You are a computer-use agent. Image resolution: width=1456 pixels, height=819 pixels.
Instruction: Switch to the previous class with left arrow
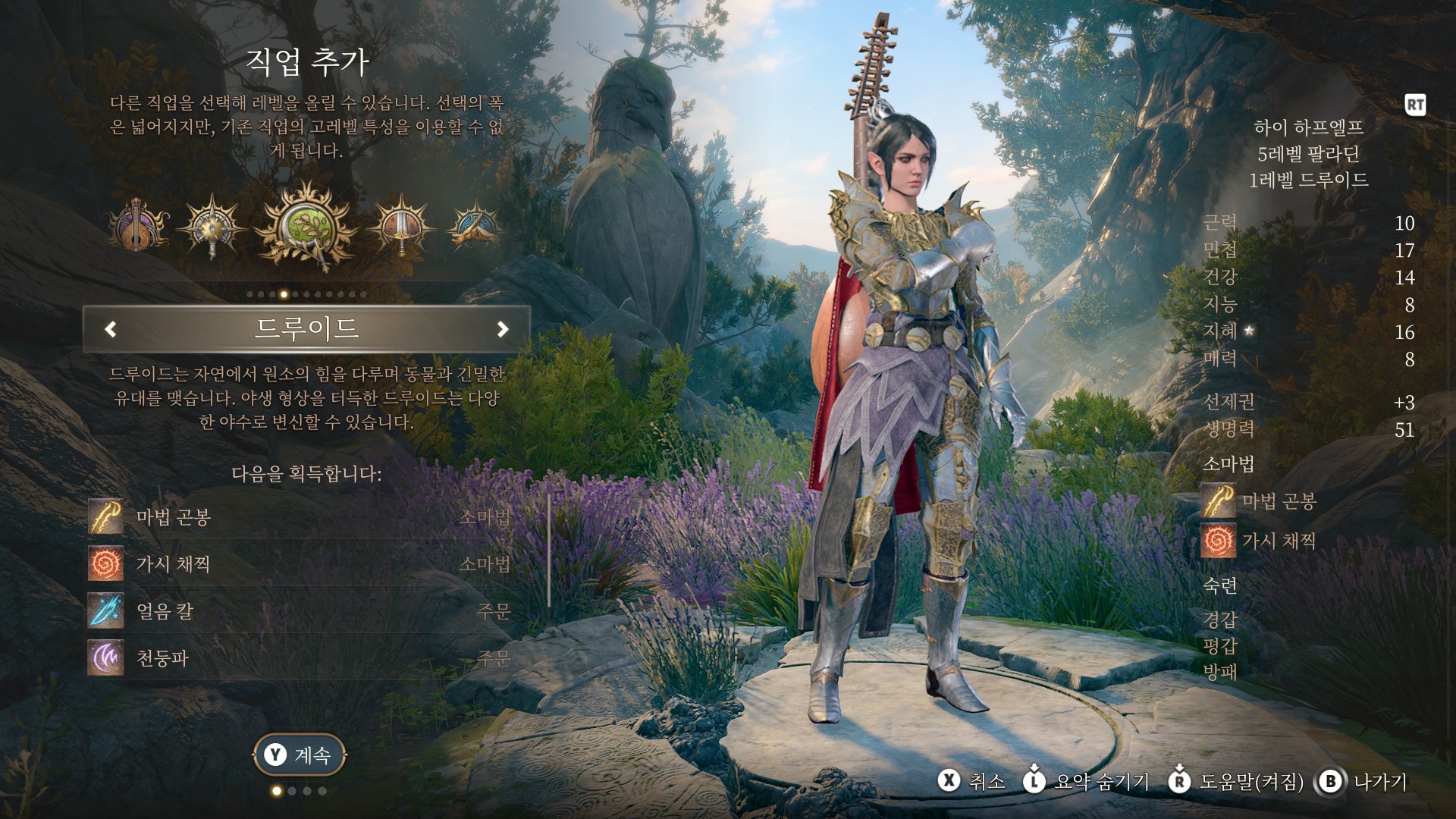pyautogui.click(x=111, y=329)
